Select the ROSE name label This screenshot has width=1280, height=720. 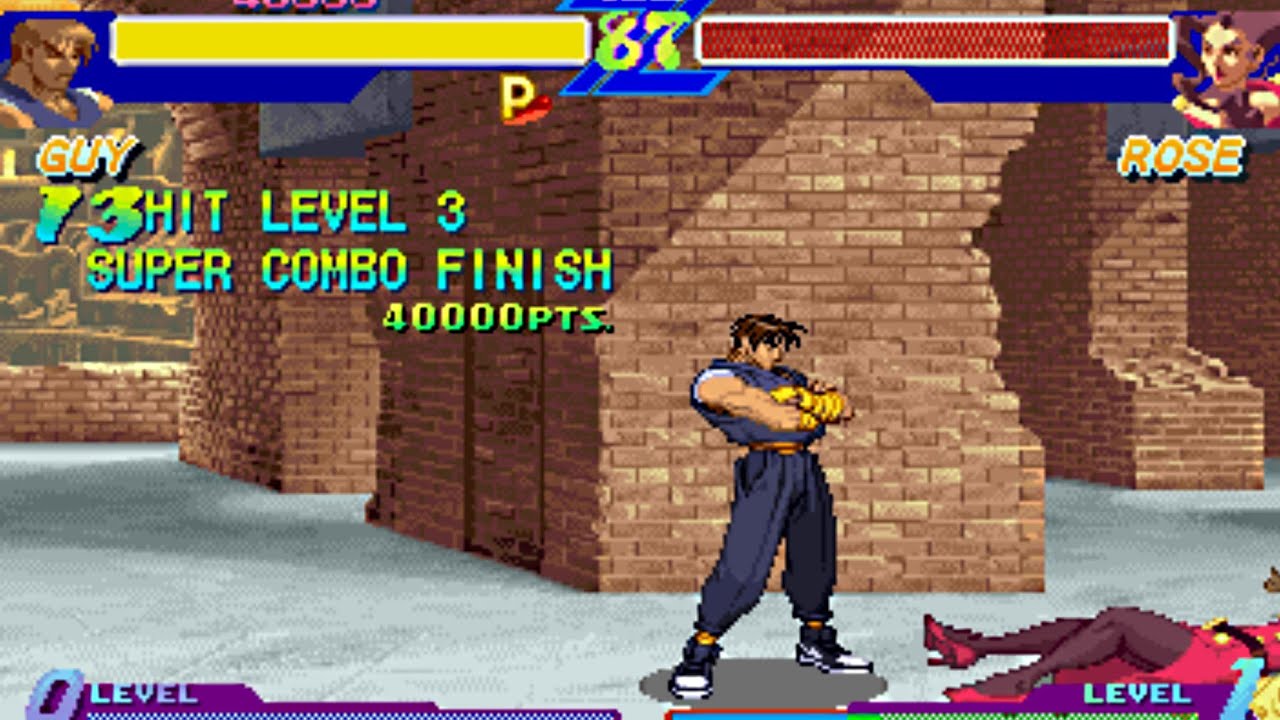click(x=1182, y=155)
